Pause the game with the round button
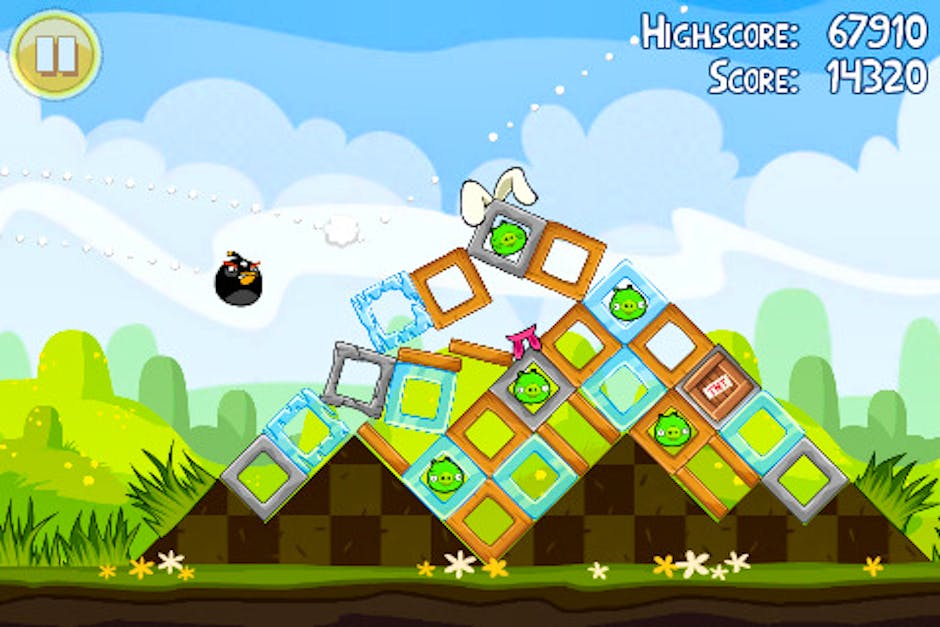The image size is (940, 627). (55, 54)
